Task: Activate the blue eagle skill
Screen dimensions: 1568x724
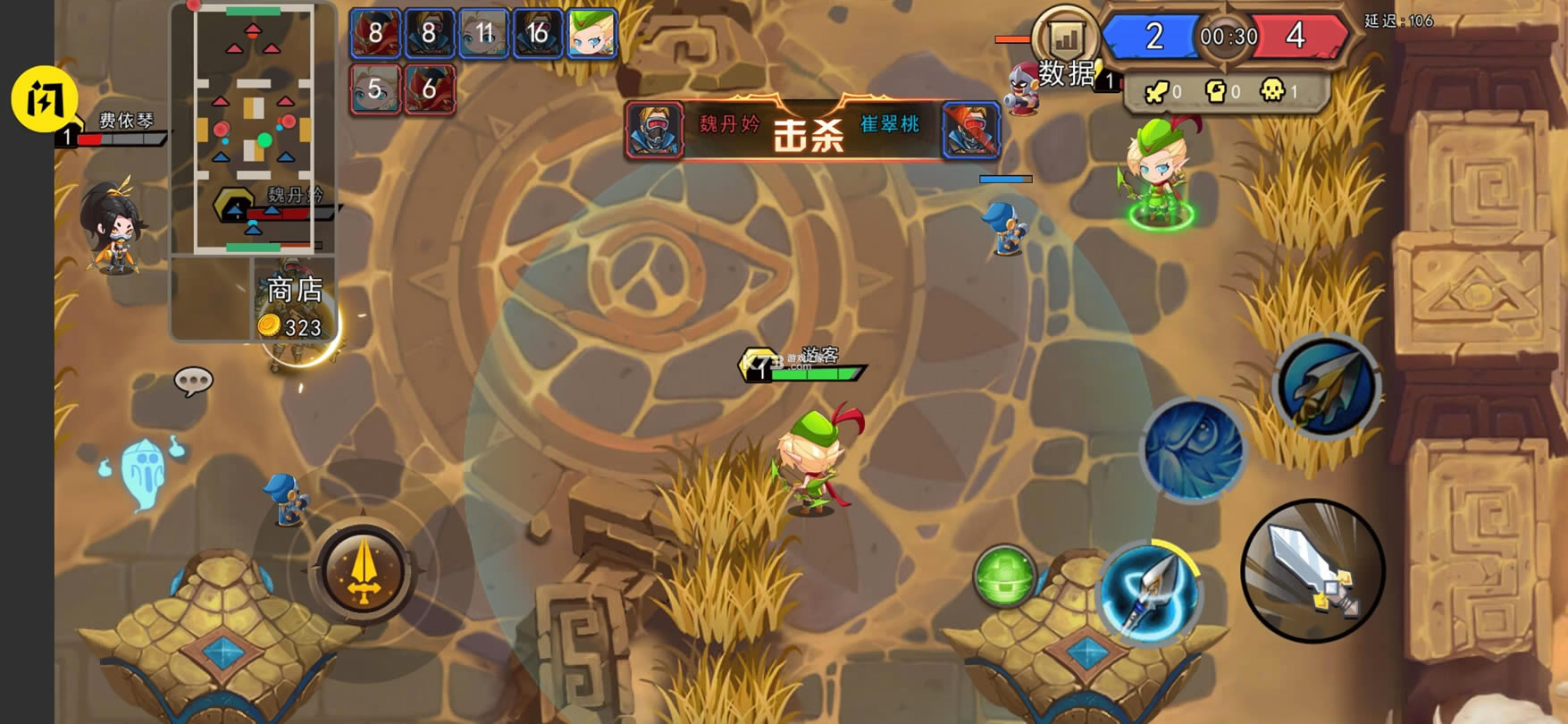Action: (1194, 450)
